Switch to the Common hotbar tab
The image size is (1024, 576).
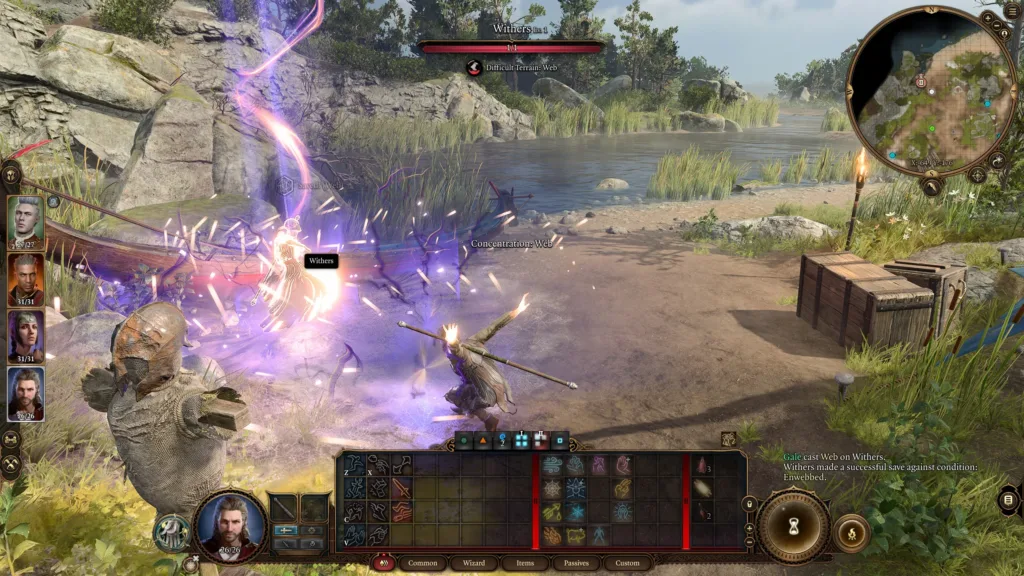pyautogui.click(x=422, y=563)
